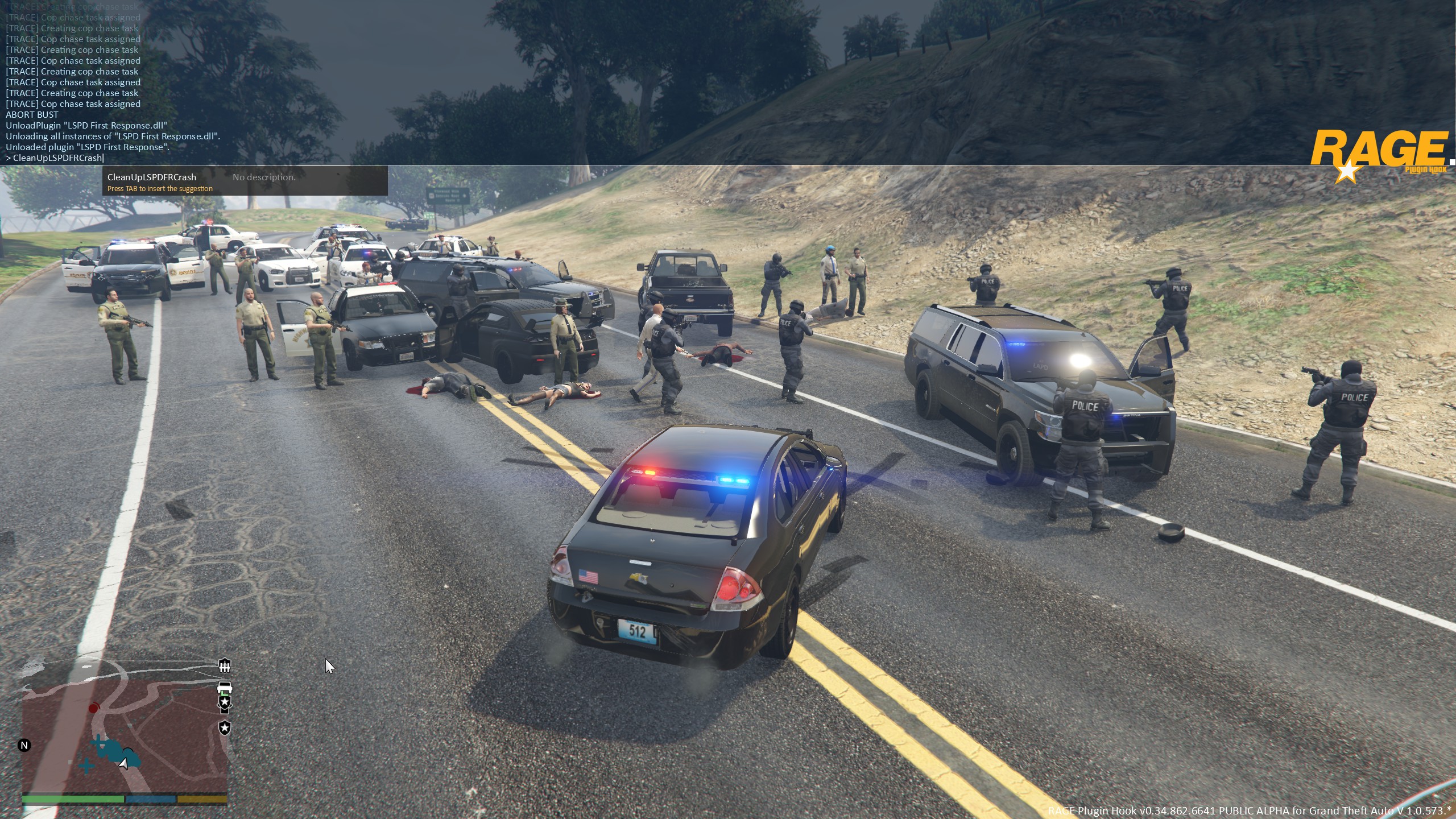Select the north compass marker on minimap
Viewport: 1456px width, 819px height.
coord(24,745)
